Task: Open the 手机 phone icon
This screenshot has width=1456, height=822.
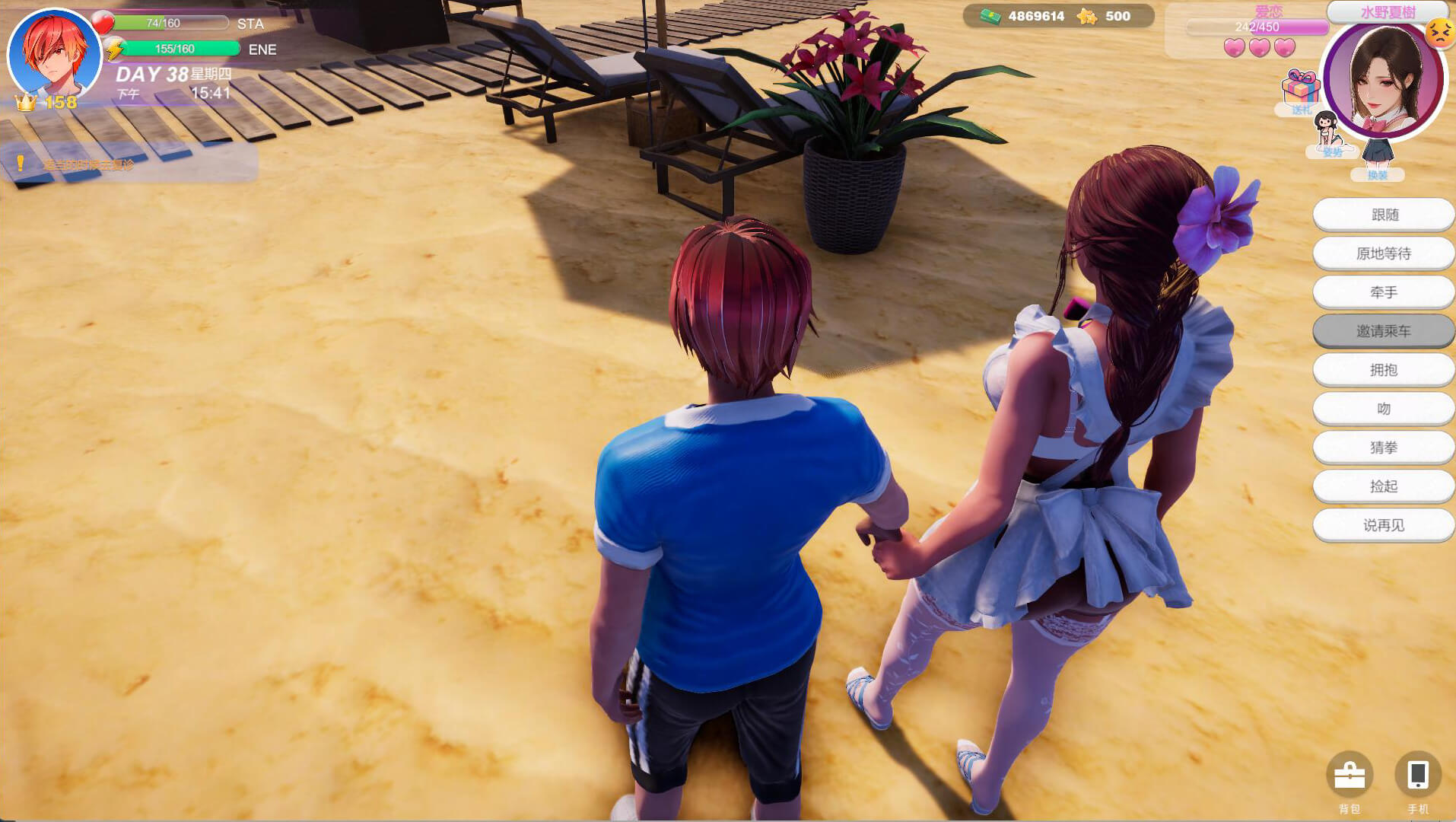Action: coord(1417,776)
